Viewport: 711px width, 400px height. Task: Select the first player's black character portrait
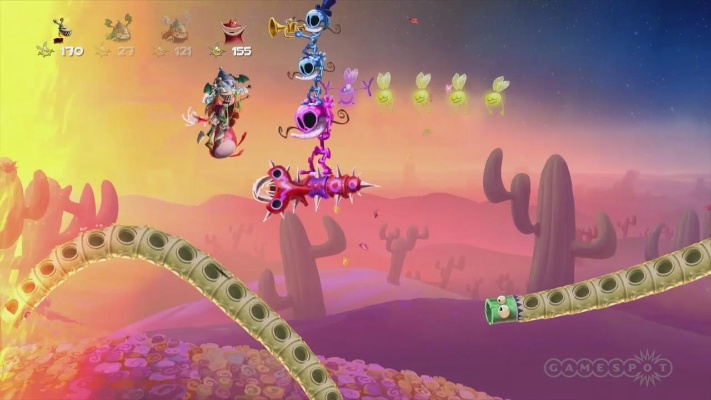[x=63, y=28]
